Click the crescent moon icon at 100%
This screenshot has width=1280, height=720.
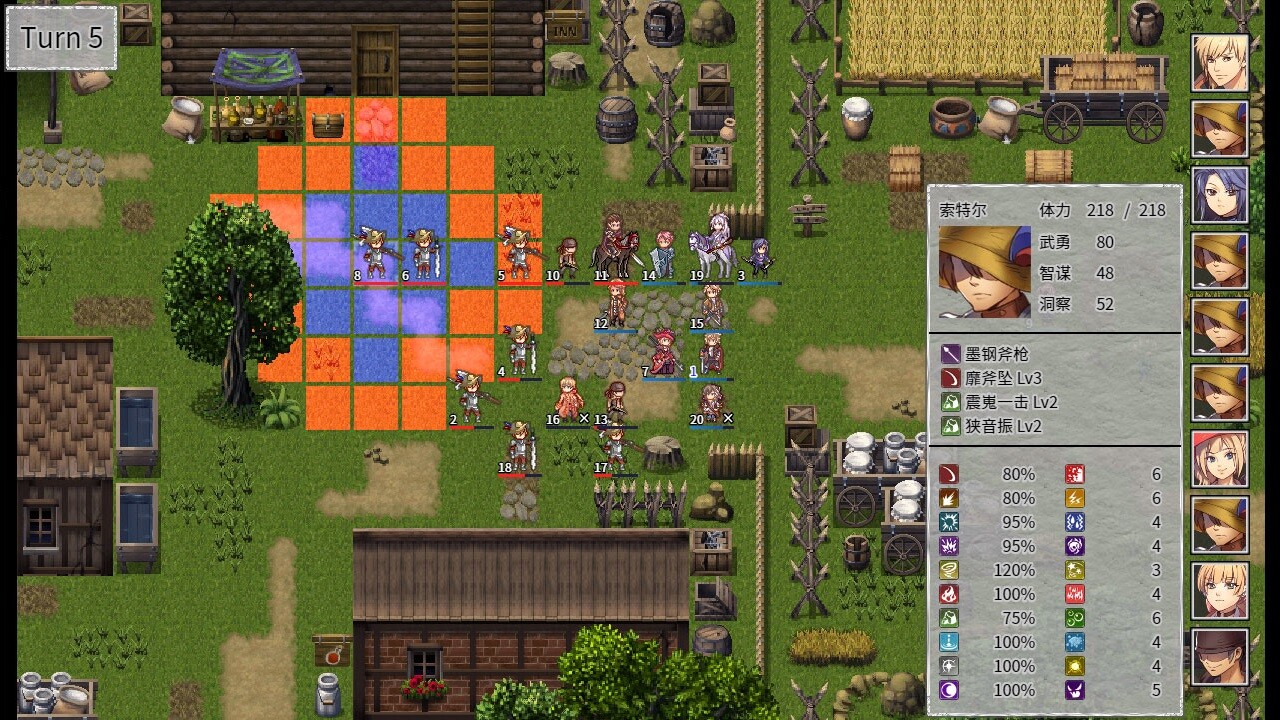coord(951,690)
